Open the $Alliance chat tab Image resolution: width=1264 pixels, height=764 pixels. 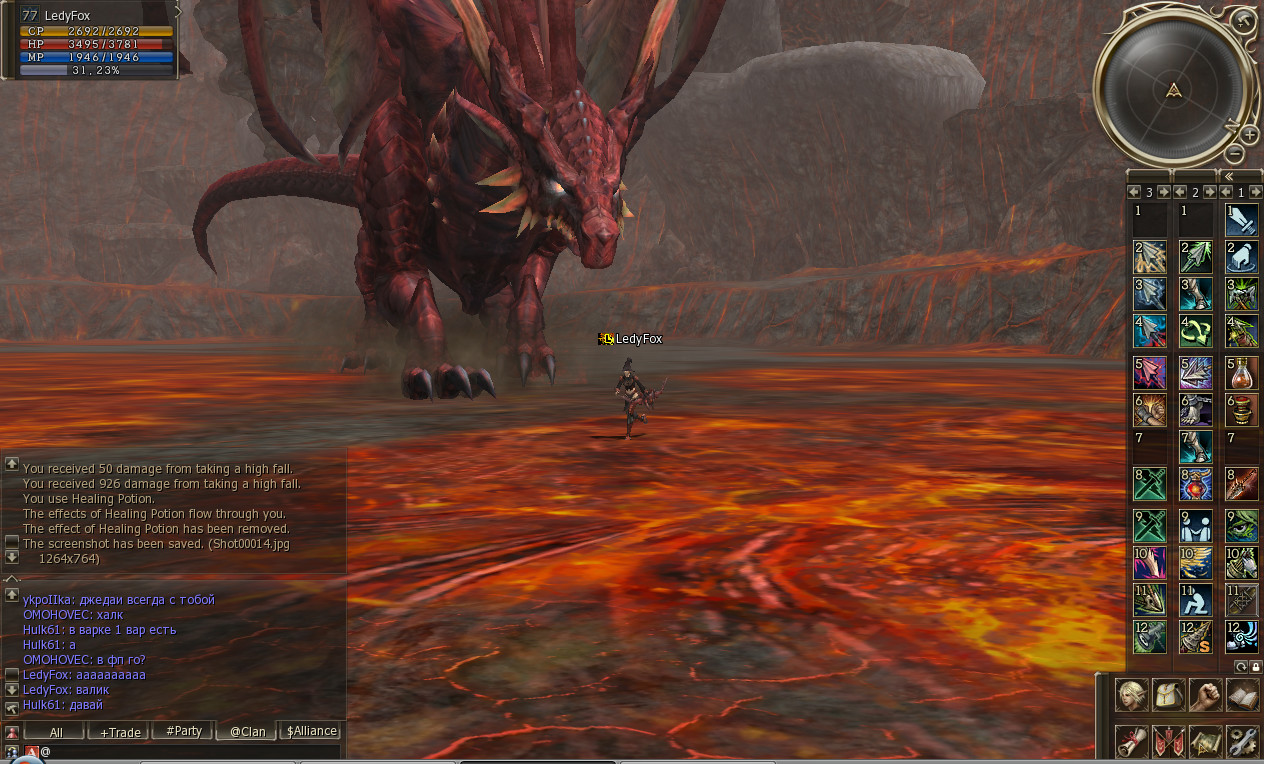(x=311, y=731)
